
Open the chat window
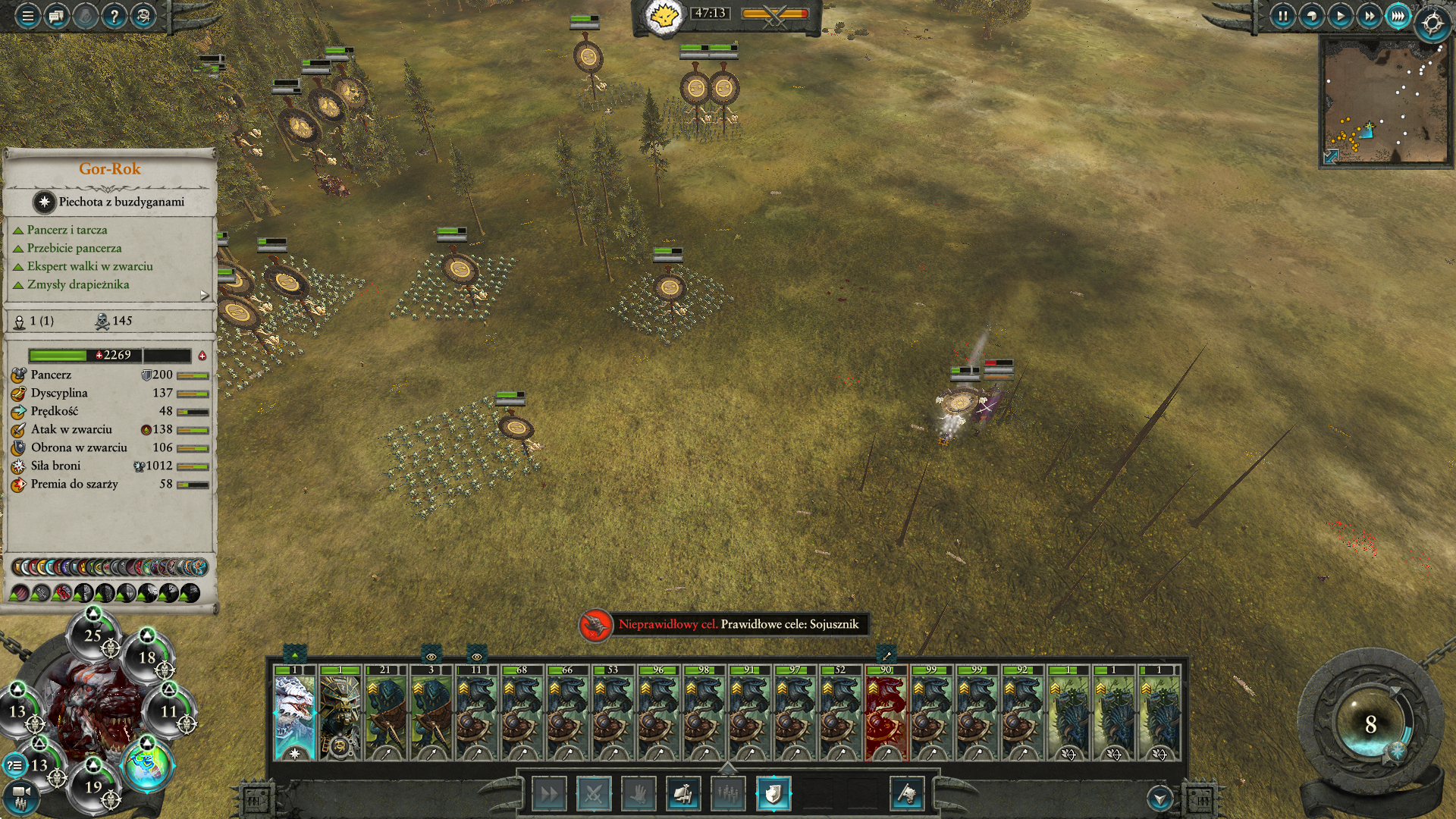click(x=56, y=16)
